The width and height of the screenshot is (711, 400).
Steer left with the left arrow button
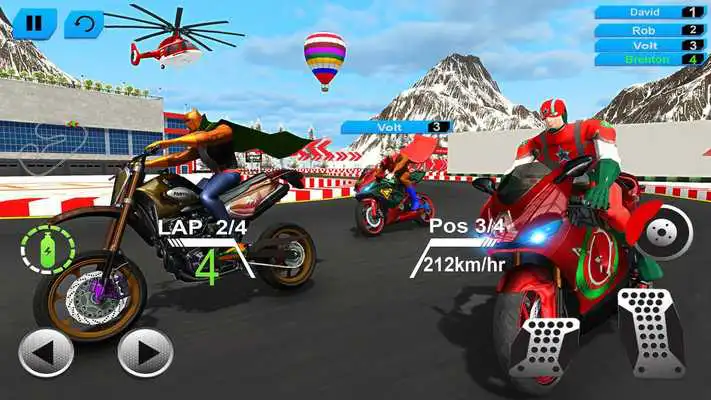click(x=46, y=352)
